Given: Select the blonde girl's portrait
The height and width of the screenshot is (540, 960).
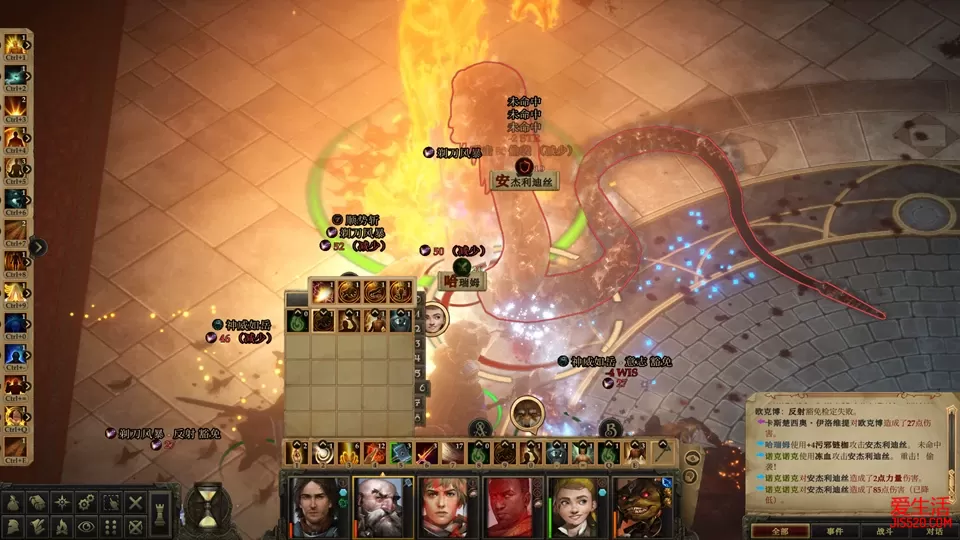Looking at the screenshot, I should 578,507.
